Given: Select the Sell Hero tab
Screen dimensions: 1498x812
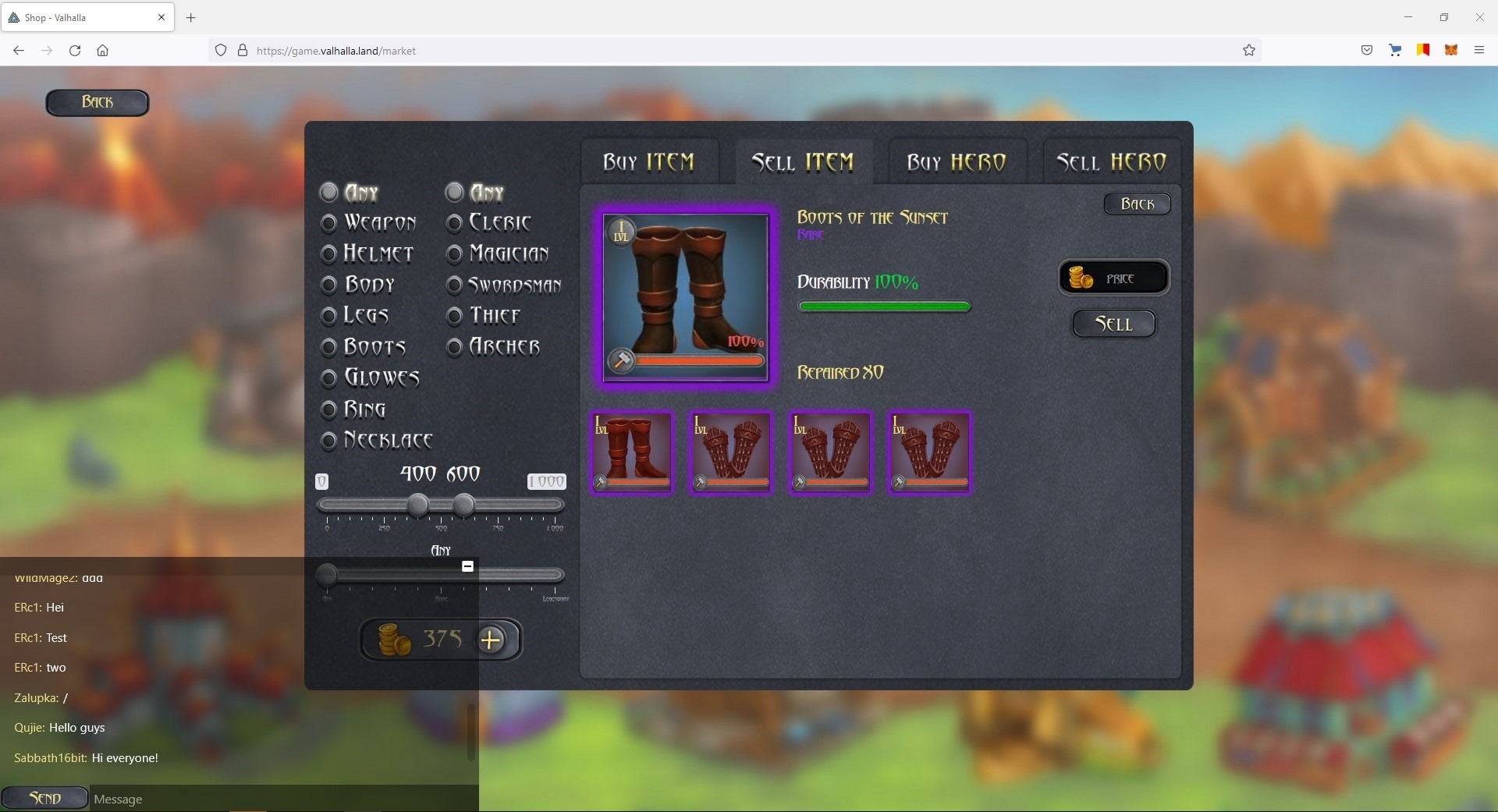Looking at the screenshot, I should tap(1111, 162).
